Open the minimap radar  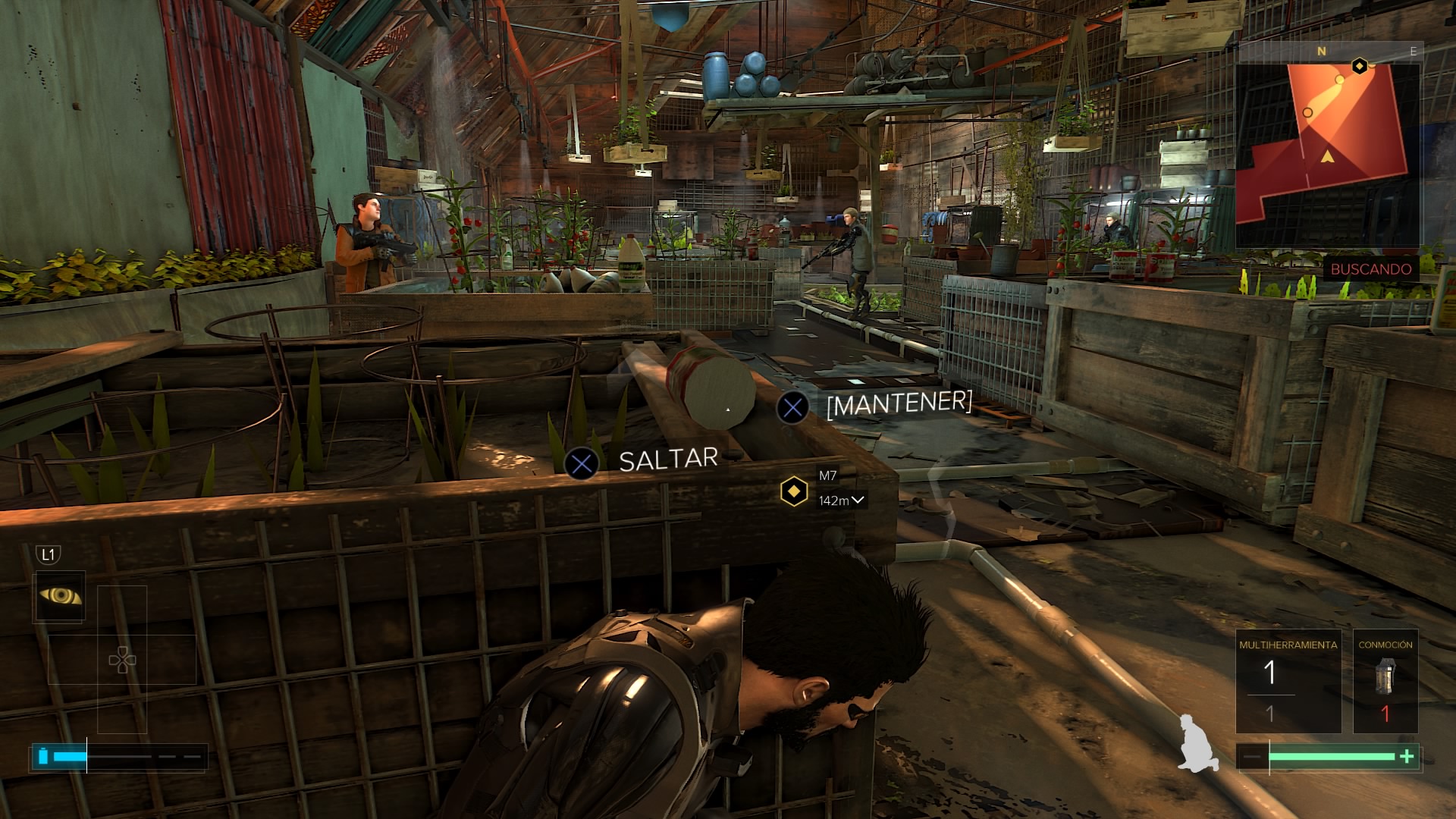pyautogui.click(x=1327, y=148)
